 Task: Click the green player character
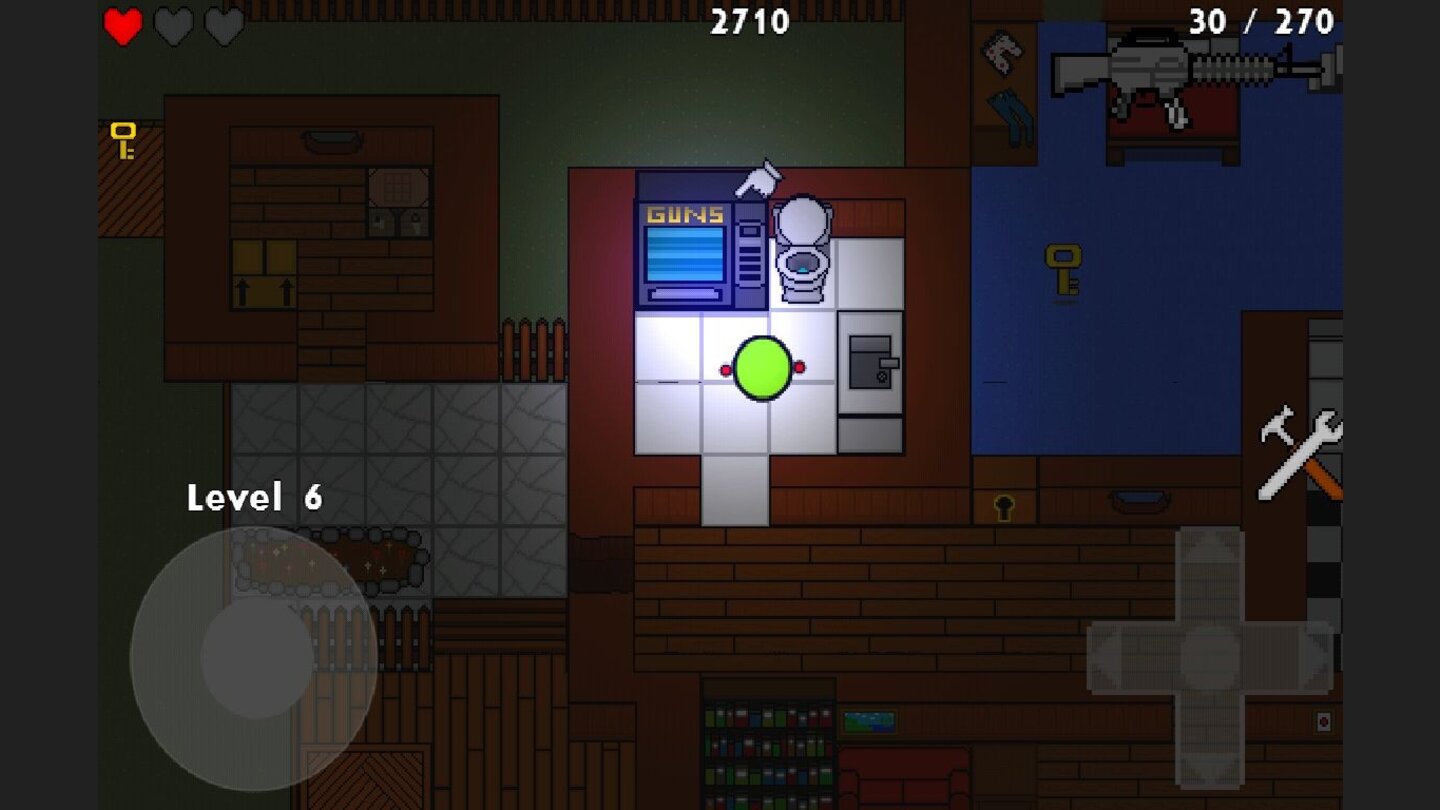point(762,368)
